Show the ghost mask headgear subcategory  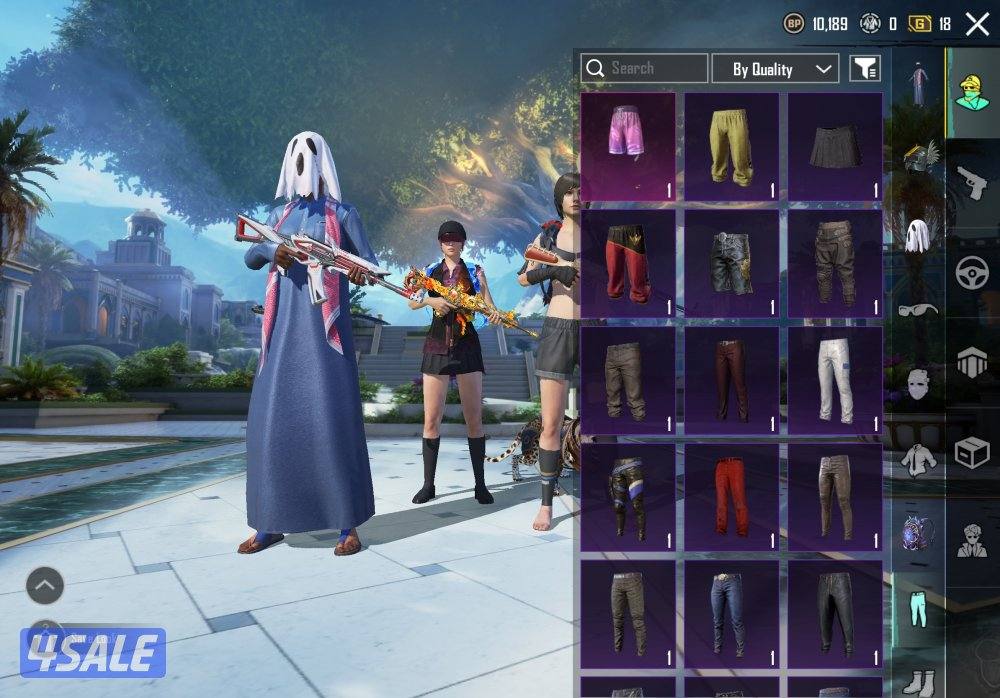[918, 235]
